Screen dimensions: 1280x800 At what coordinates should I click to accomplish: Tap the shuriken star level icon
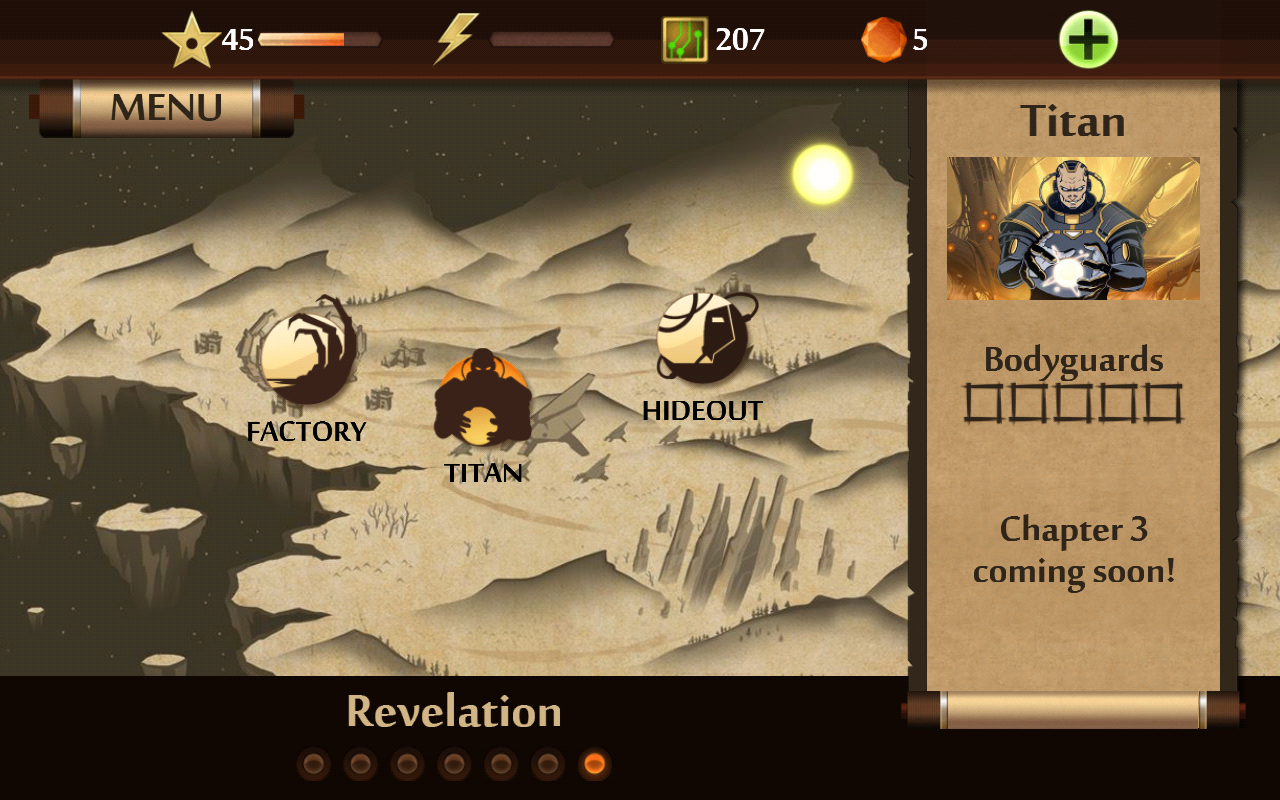(191, 42)
